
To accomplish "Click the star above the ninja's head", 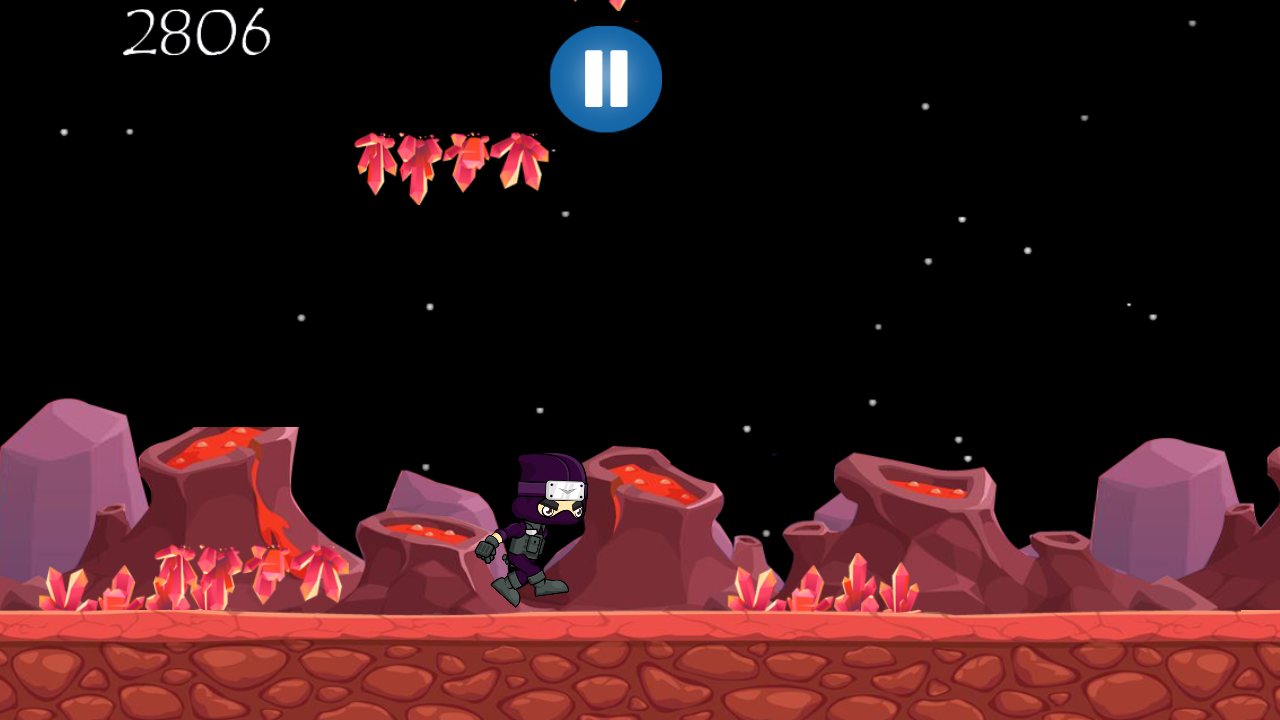I will click(x=540, y=410).
